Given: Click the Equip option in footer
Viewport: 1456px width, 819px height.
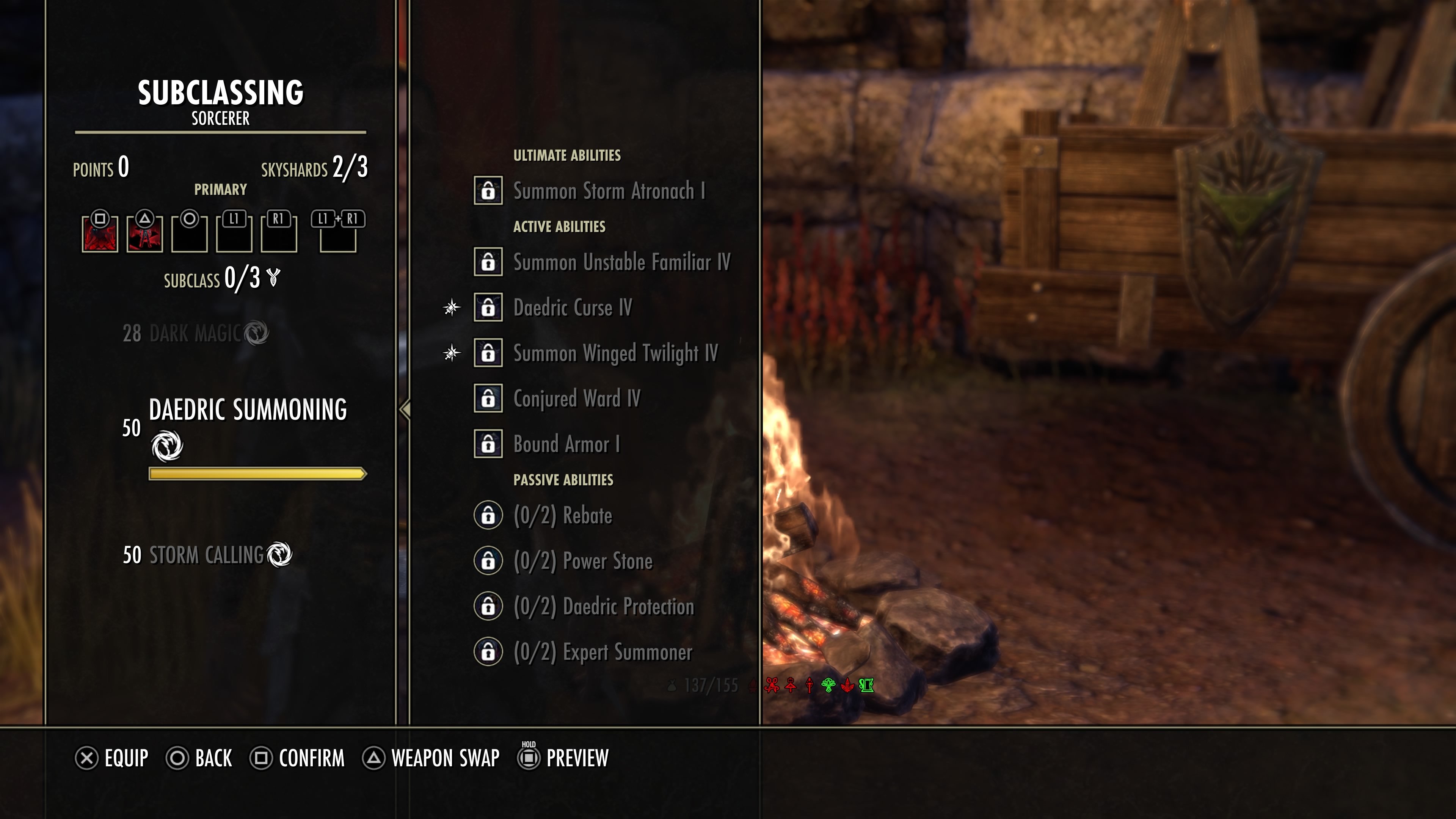Looking at the screenshot, I should pyautogui.click(x=112, y=758).
